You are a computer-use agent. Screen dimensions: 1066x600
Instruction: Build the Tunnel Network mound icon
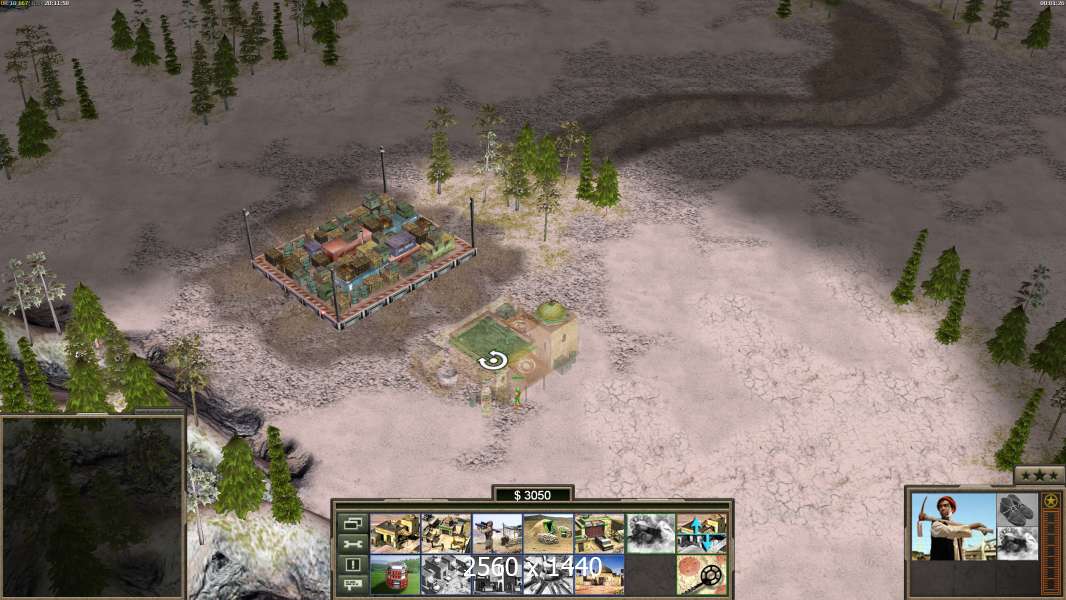pos(548,533)
